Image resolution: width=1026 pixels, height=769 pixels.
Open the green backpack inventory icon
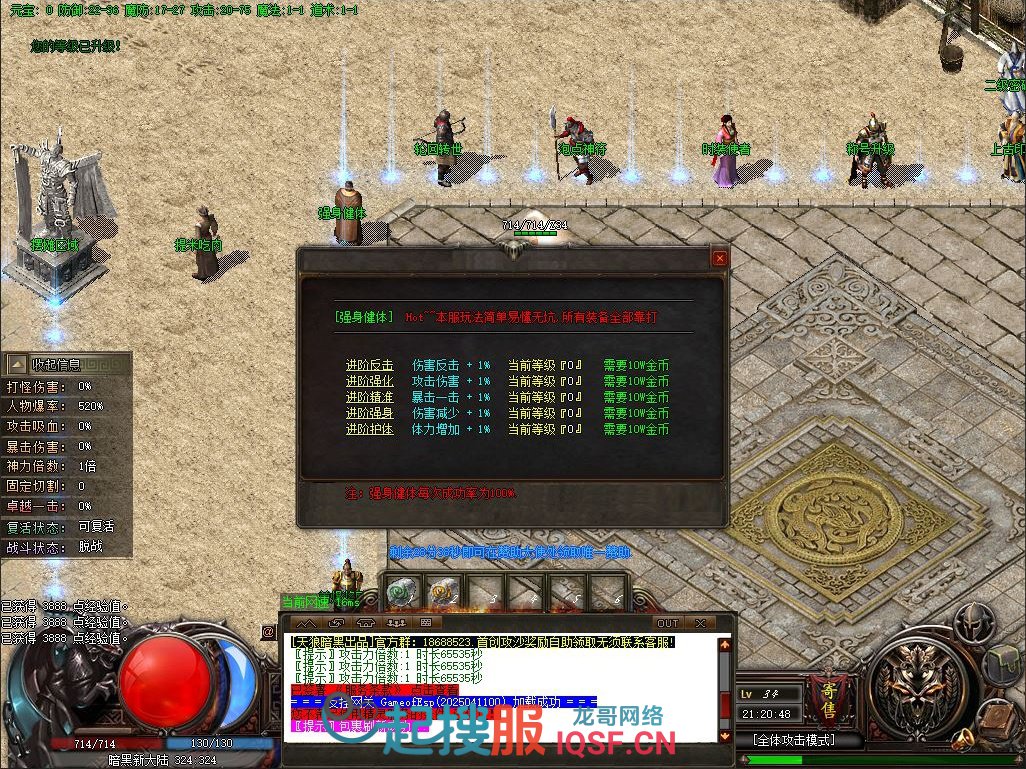[x=1004, y=664]
